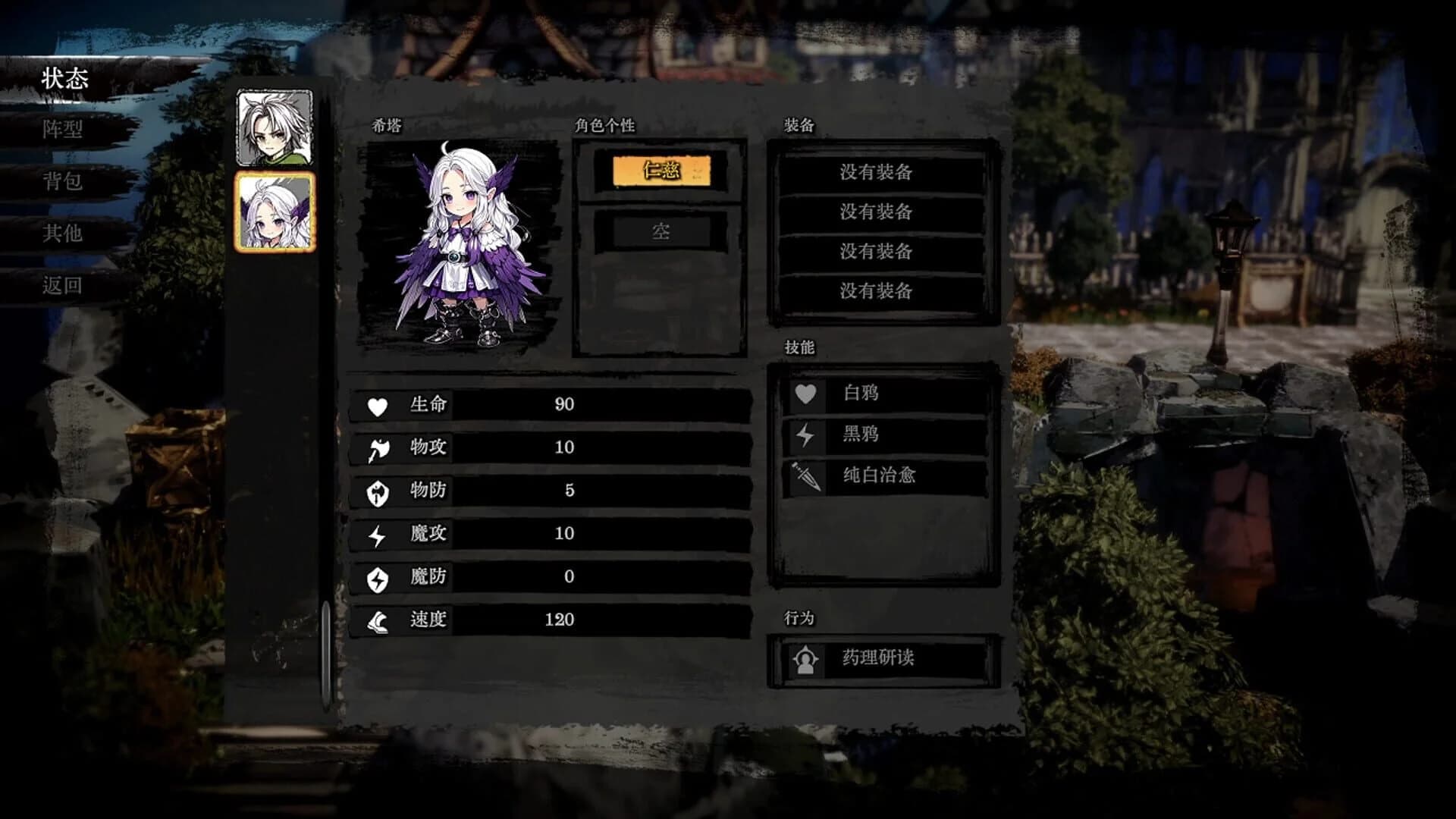The width and height of the screenshot is (1456, 819).
Task: Click the gray-haired male character thumbnail
Action: (x=275, y=127)
